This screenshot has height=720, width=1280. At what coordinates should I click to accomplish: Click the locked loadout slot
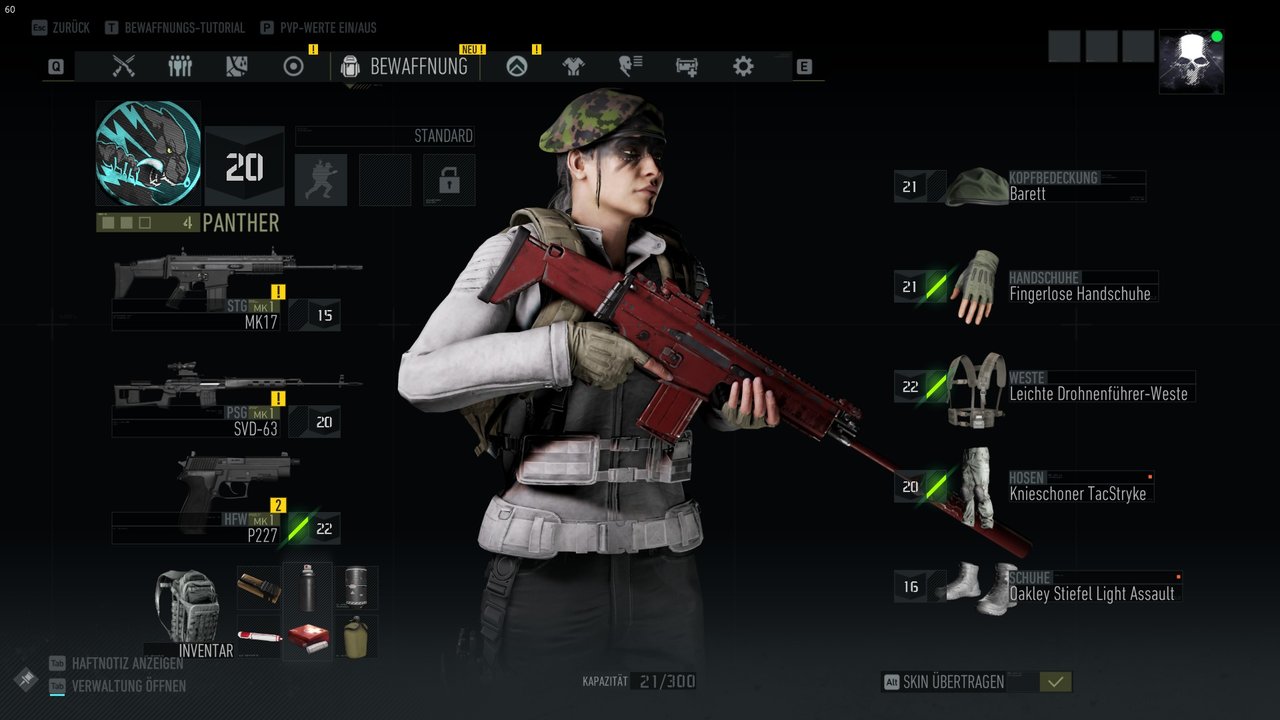449,180
